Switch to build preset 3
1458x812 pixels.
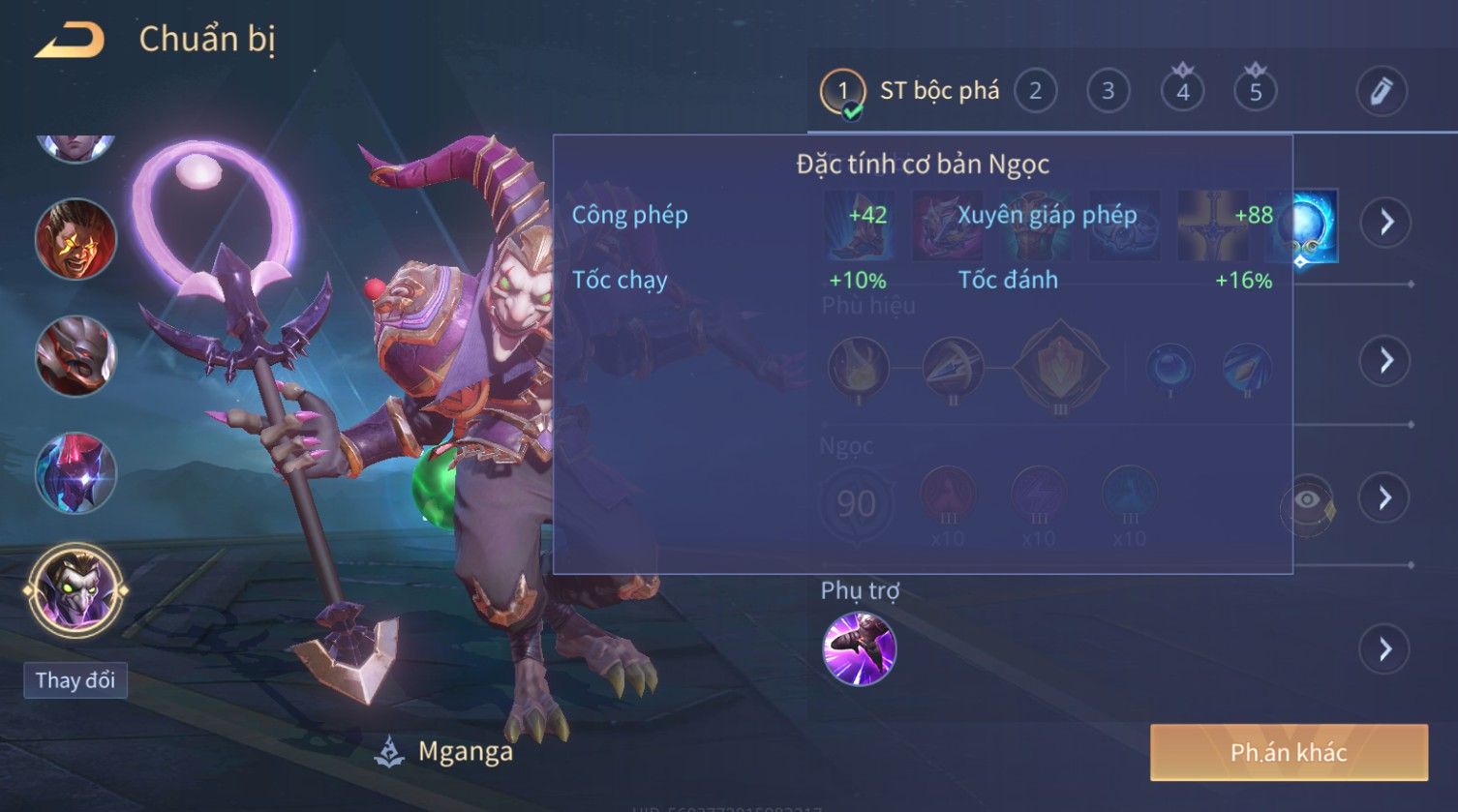[1108, 92]
